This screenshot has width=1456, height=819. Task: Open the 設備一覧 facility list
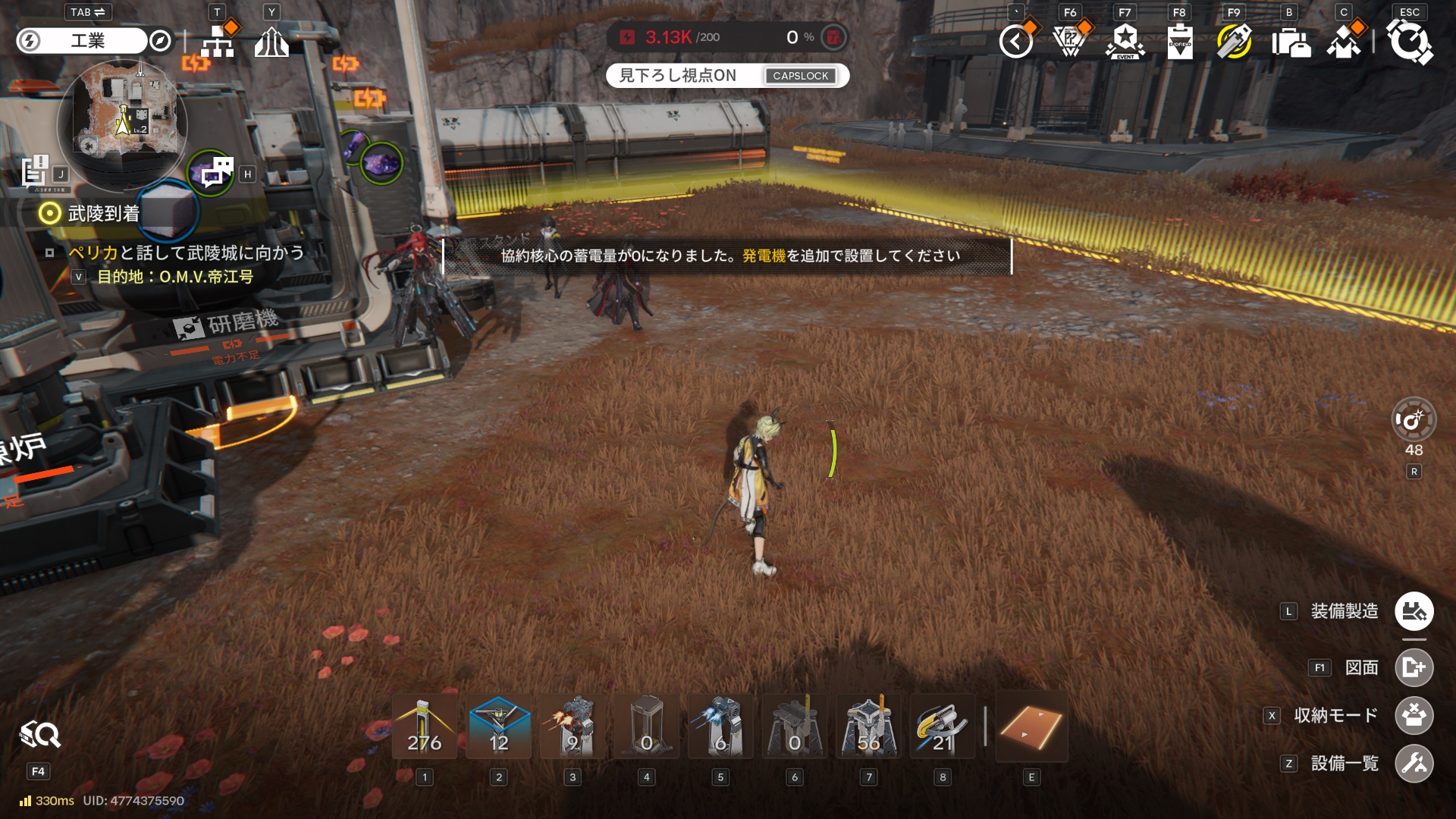coord(1414,764)
